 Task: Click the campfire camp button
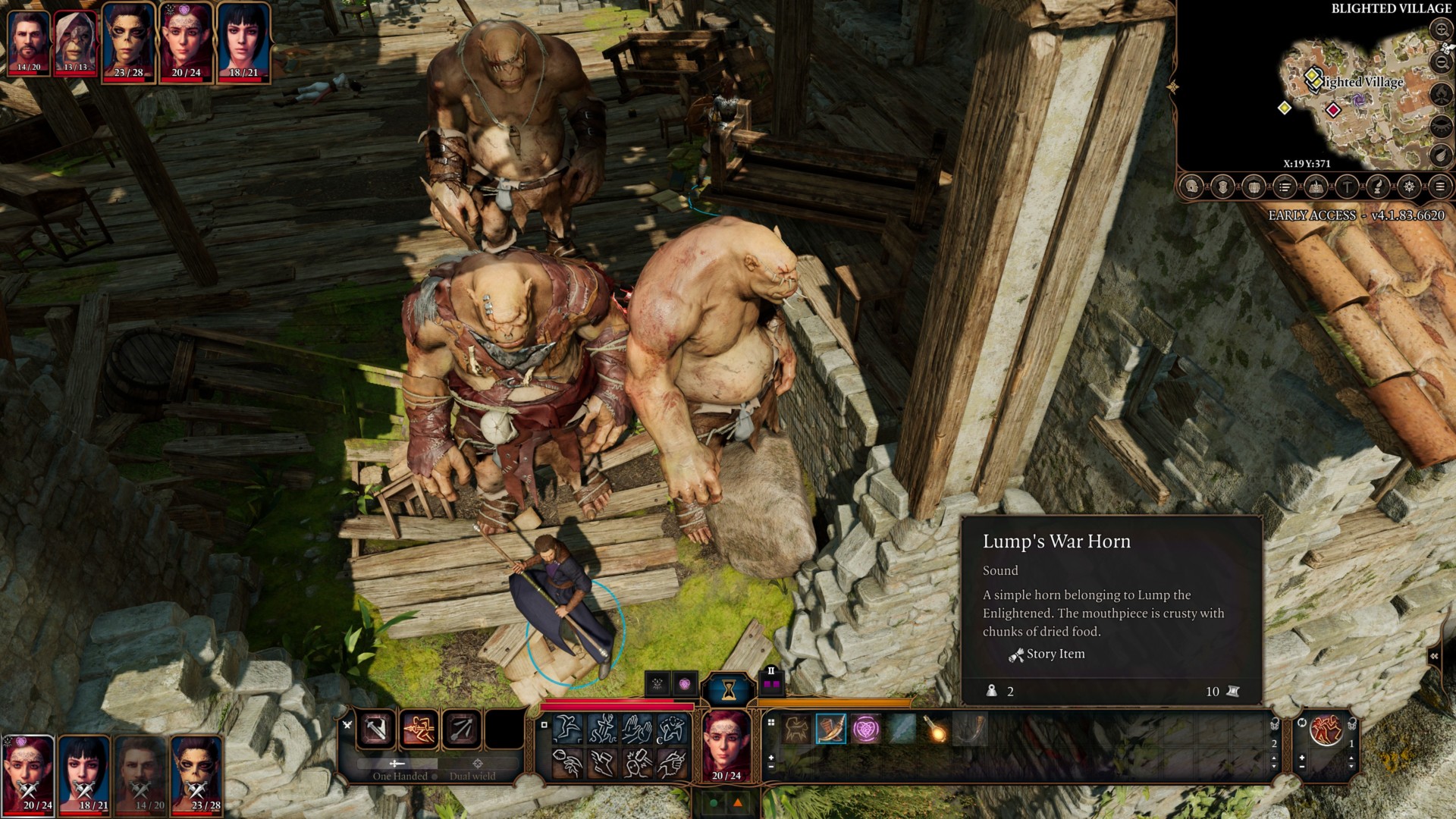click(x=1441, y=94)
